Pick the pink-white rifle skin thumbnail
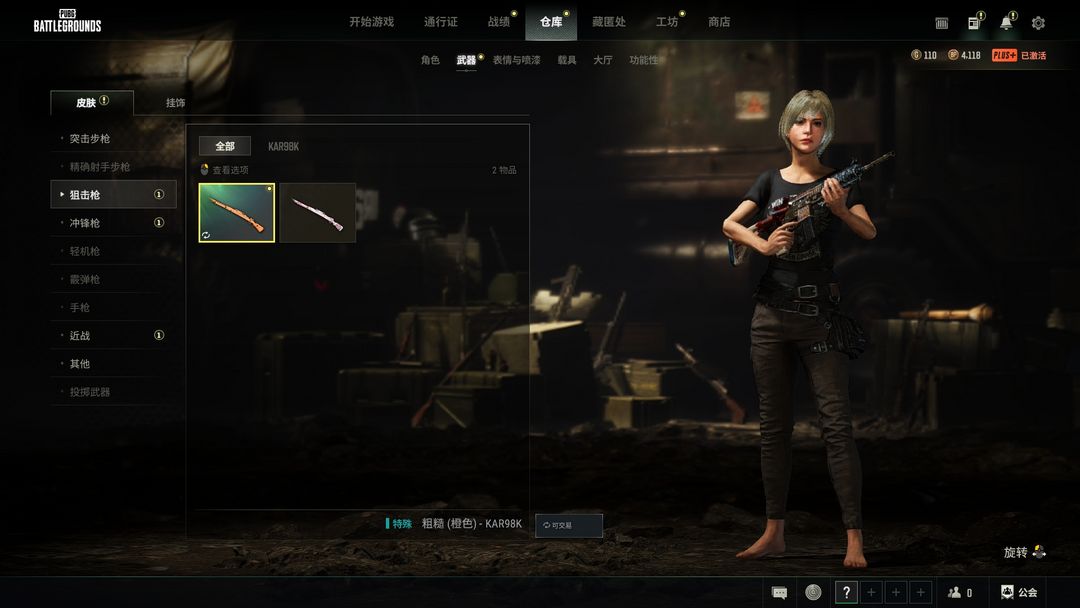Screen dimensions: 1080x608 317,213
